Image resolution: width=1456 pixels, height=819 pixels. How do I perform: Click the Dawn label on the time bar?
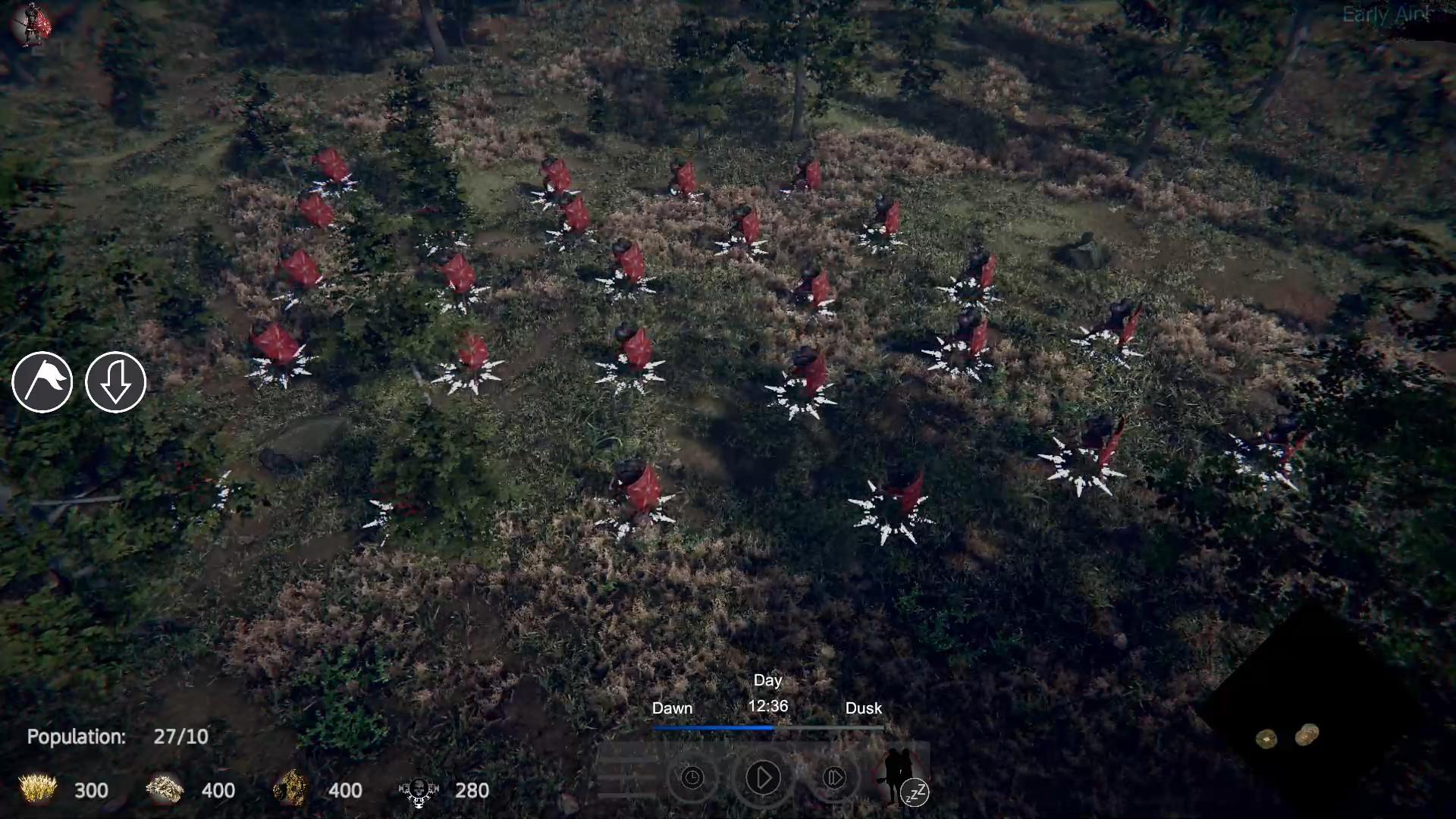[x=672, y=708]
